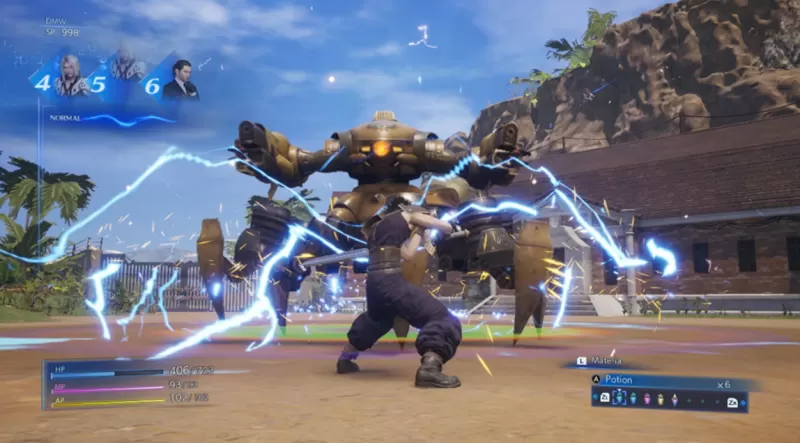Select the yellow bottle item icon
Image resolution: width=800 pixels, height=443 pixels.
pos(660,398)
